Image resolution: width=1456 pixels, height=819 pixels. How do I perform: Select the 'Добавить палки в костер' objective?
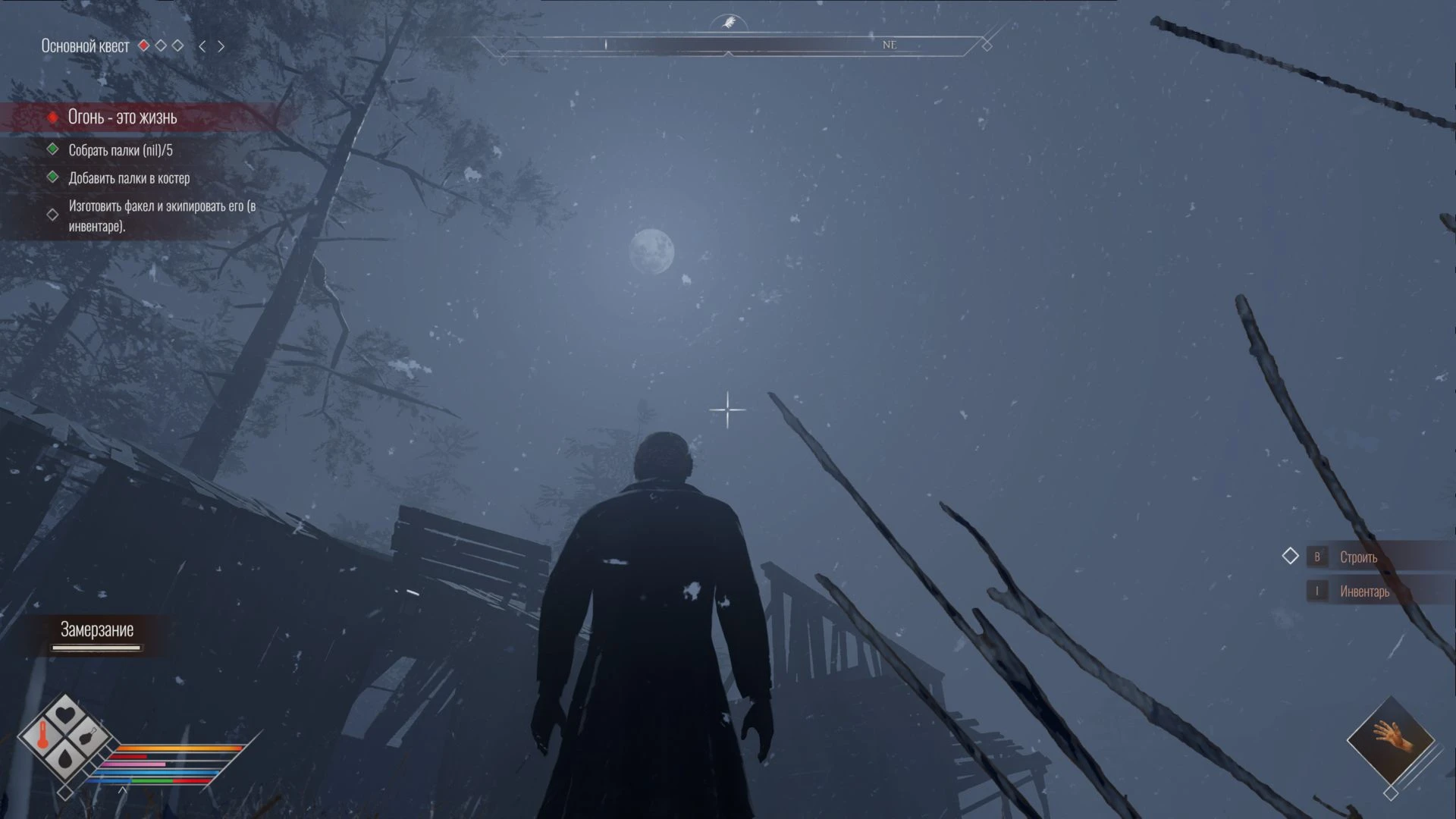coord(129,178)
